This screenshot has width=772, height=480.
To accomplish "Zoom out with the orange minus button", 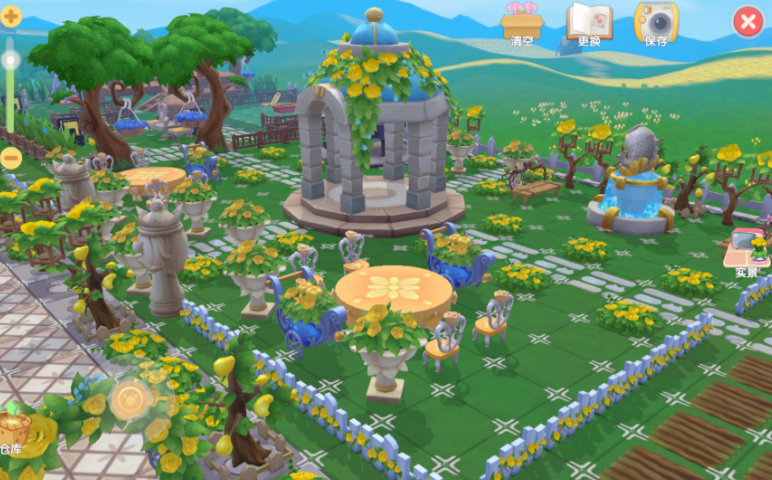I will pyautogui.click(x=10, y=157).
